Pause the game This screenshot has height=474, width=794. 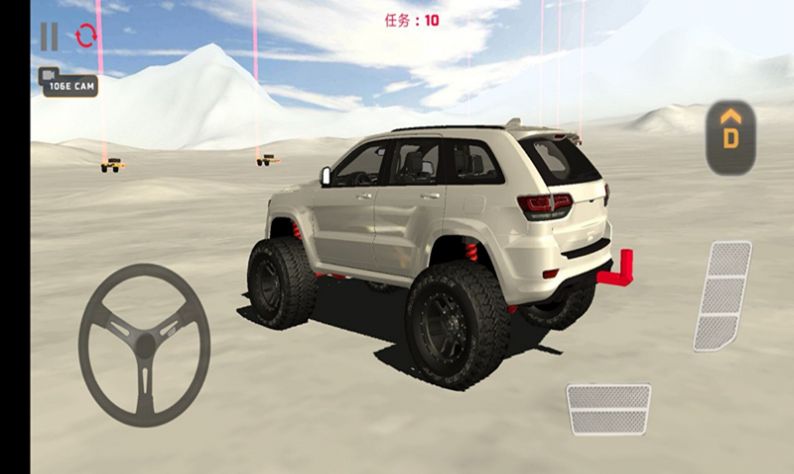pyautogui.click(x=48, y=37)
